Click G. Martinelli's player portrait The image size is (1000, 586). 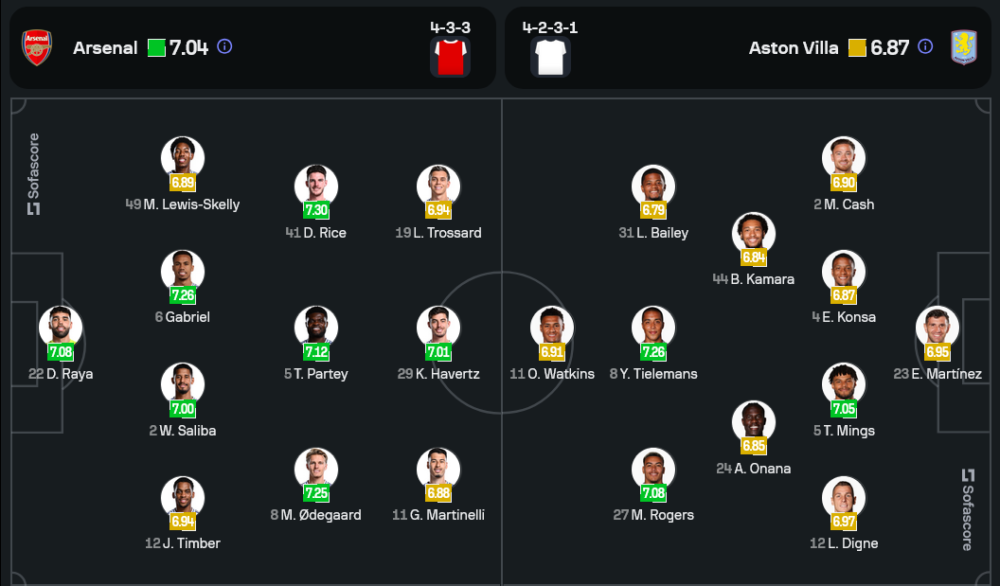click(x=438, y=469)
